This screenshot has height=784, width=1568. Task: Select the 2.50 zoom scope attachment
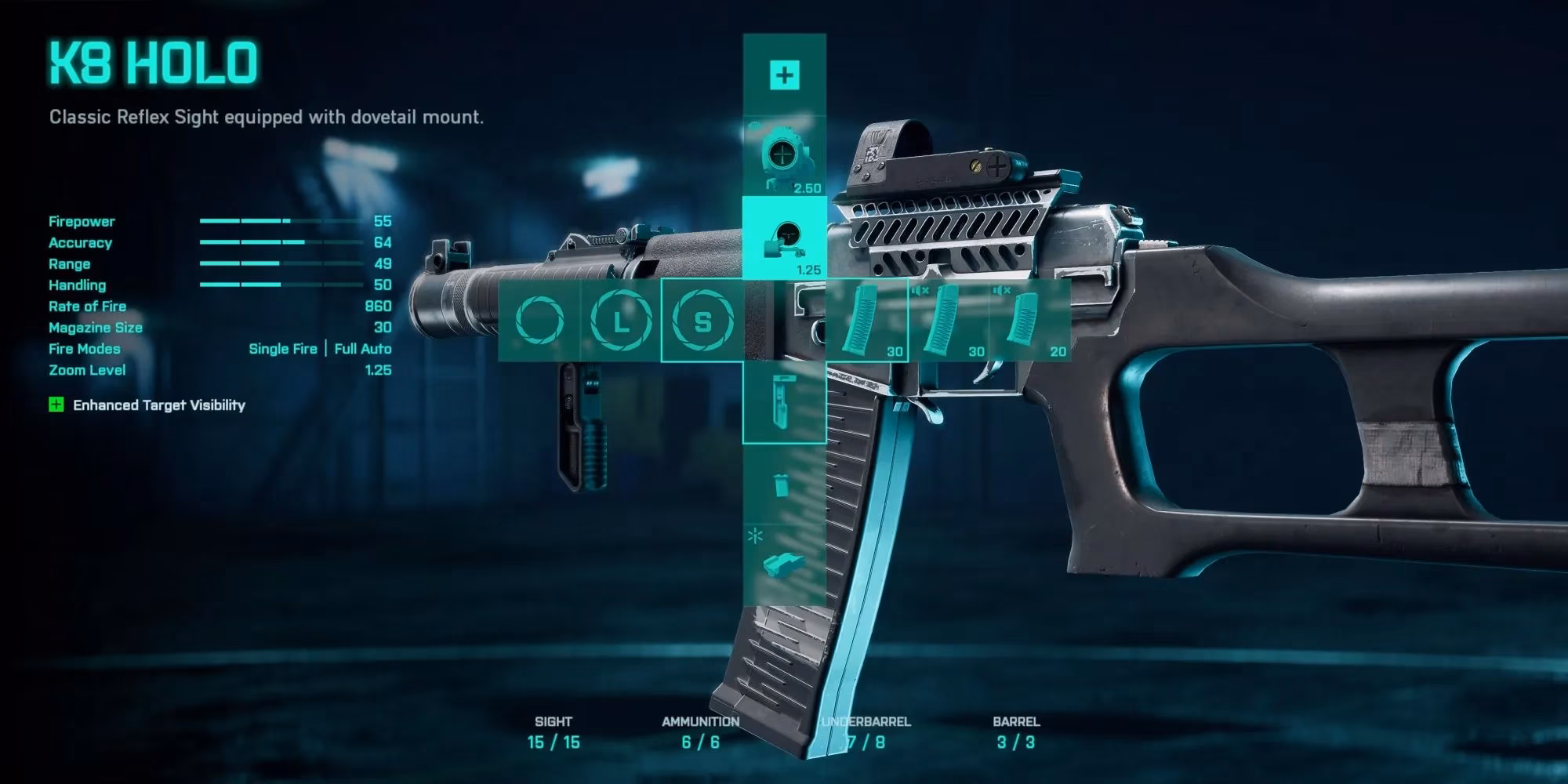click(x=784, y=155)
